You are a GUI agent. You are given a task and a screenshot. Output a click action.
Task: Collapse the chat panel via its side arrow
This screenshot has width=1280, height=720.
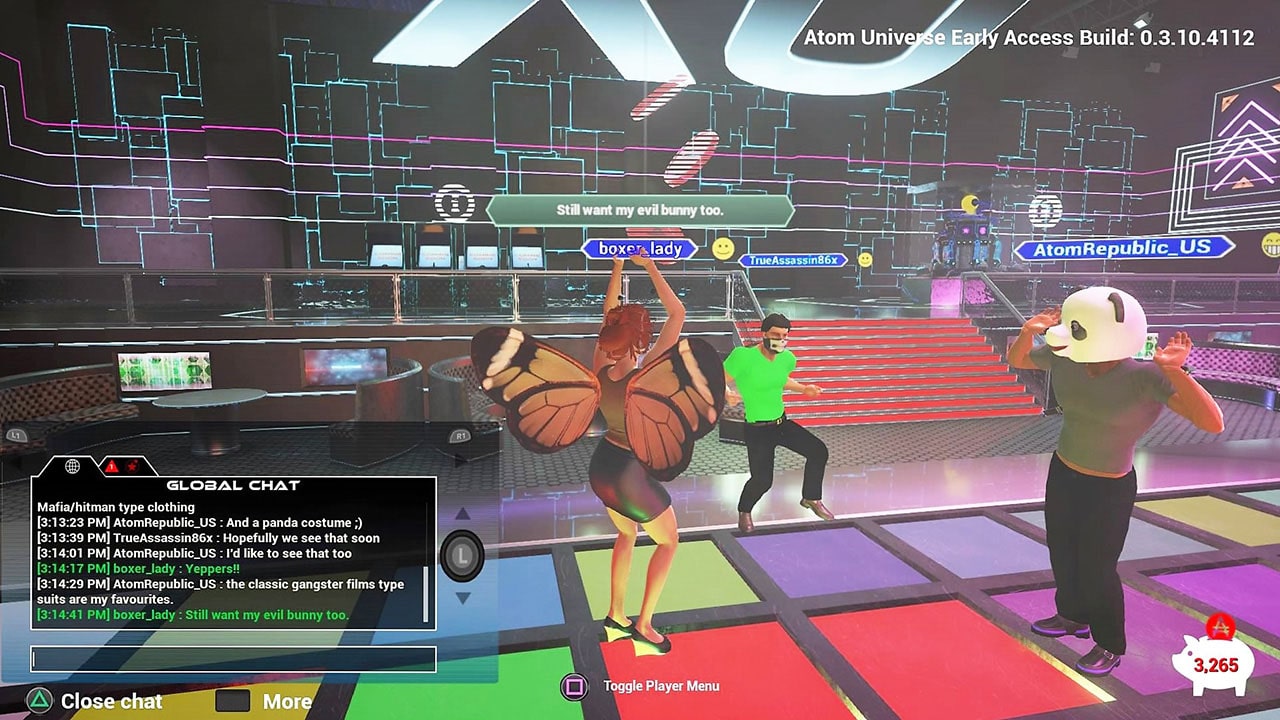pos(459,463)
